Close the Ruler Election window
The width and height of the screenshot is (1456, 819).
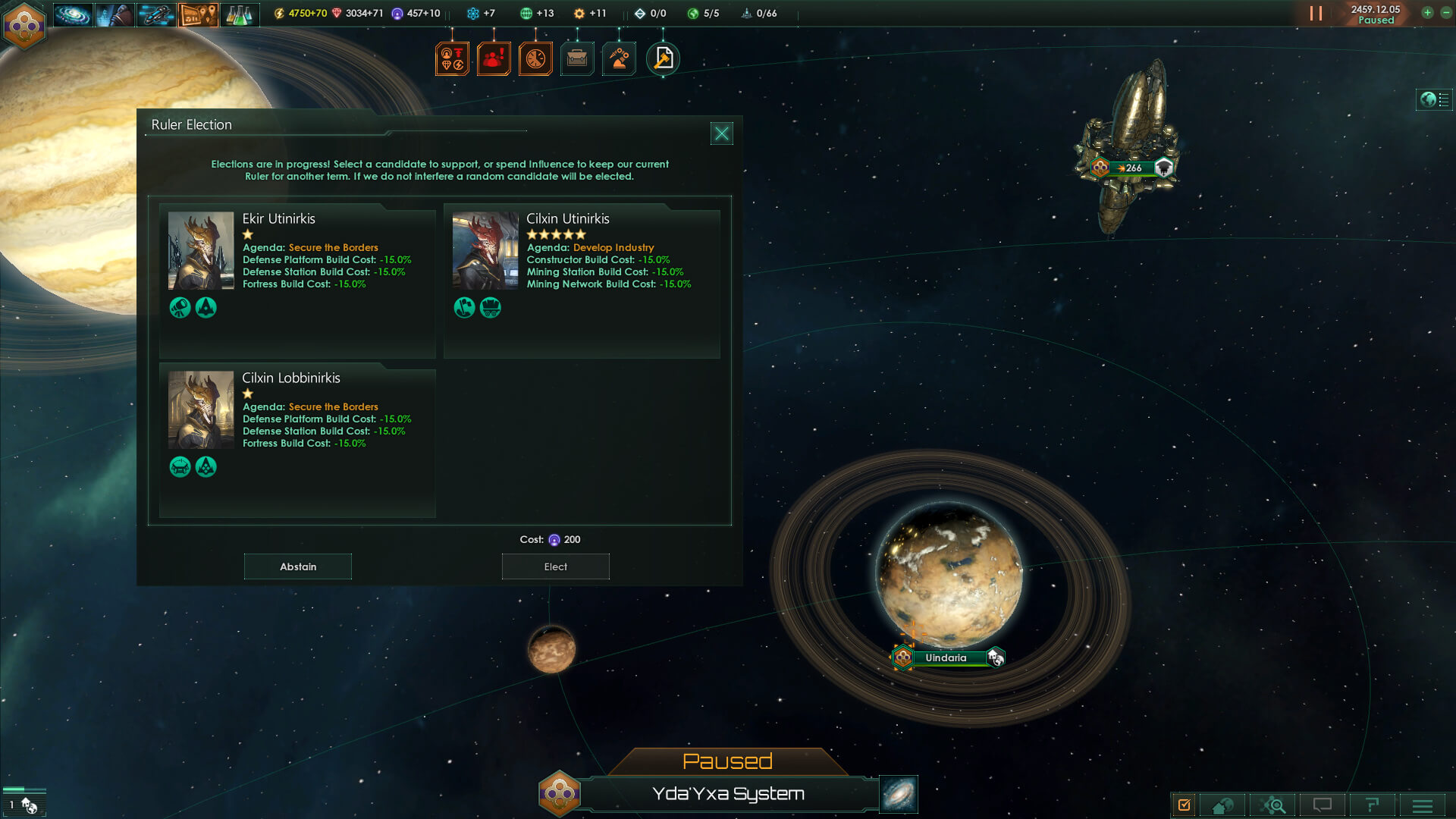(x=721, y=133)
